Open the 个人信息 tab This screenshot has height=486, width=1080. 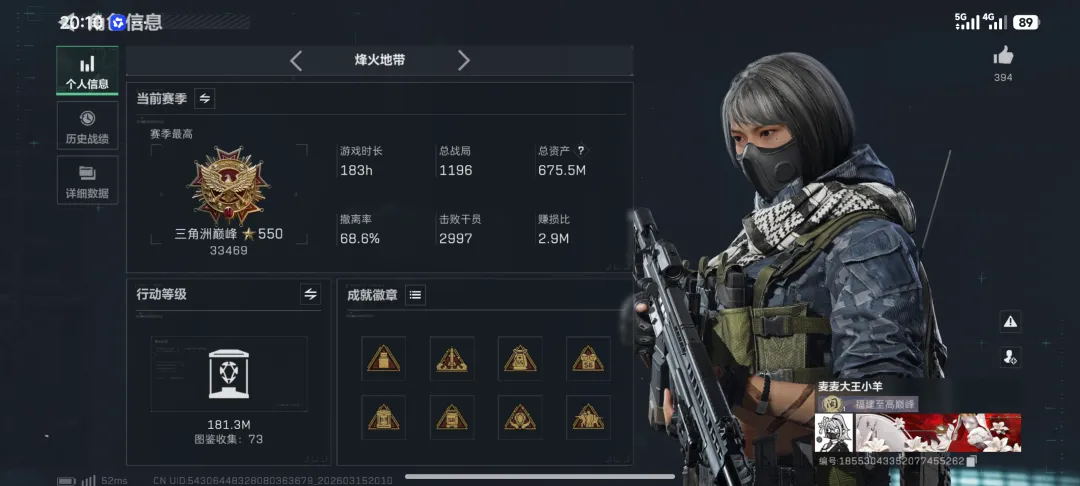pos(87,71)
